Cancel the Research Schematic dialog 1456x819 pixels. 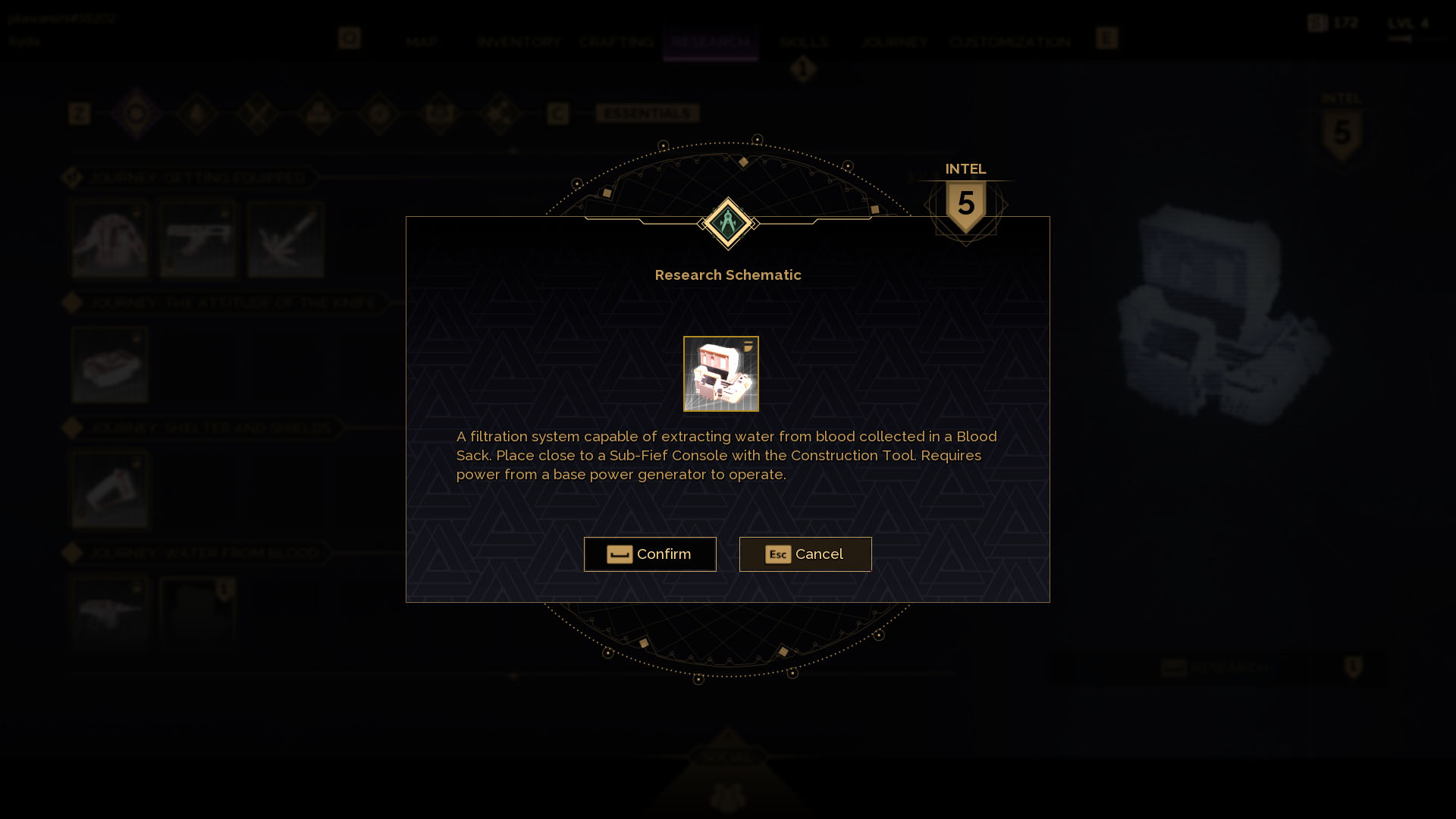805,554
